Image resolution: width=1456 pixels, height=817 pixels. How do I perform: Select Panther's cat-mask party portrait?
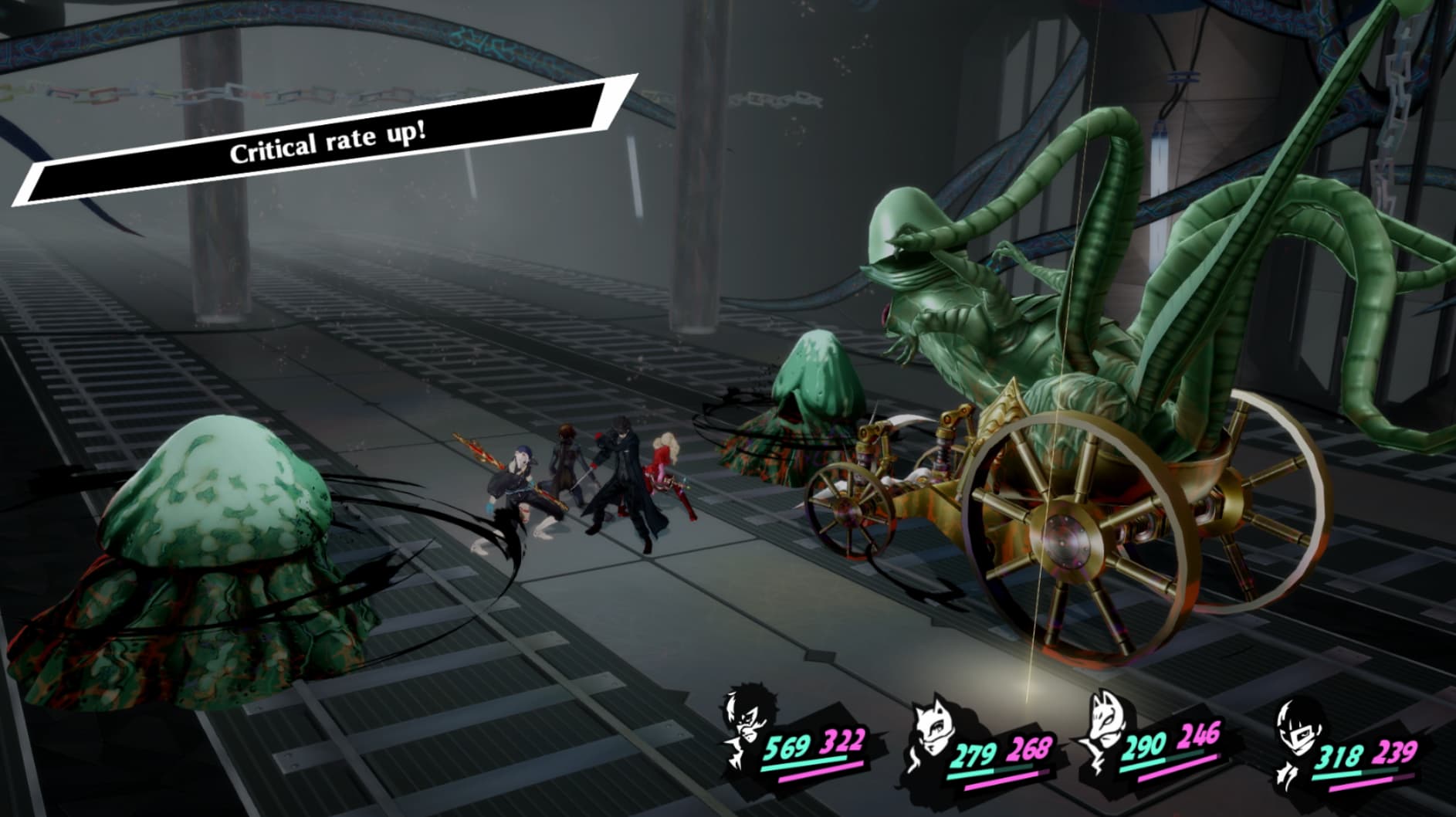click(935, 734)
